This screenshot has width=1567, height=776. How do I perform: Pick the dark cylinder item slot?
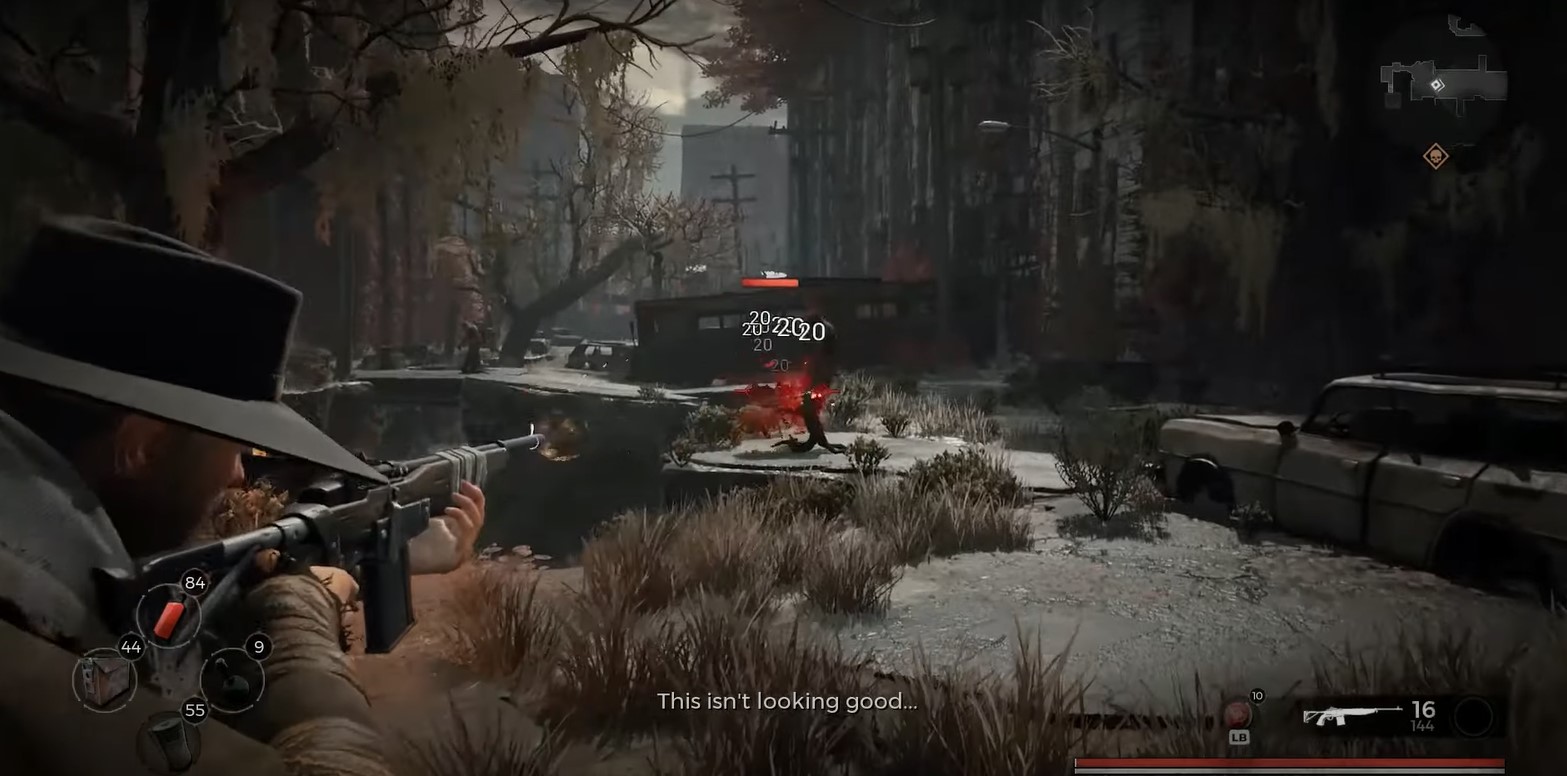[x=168, y=741]
